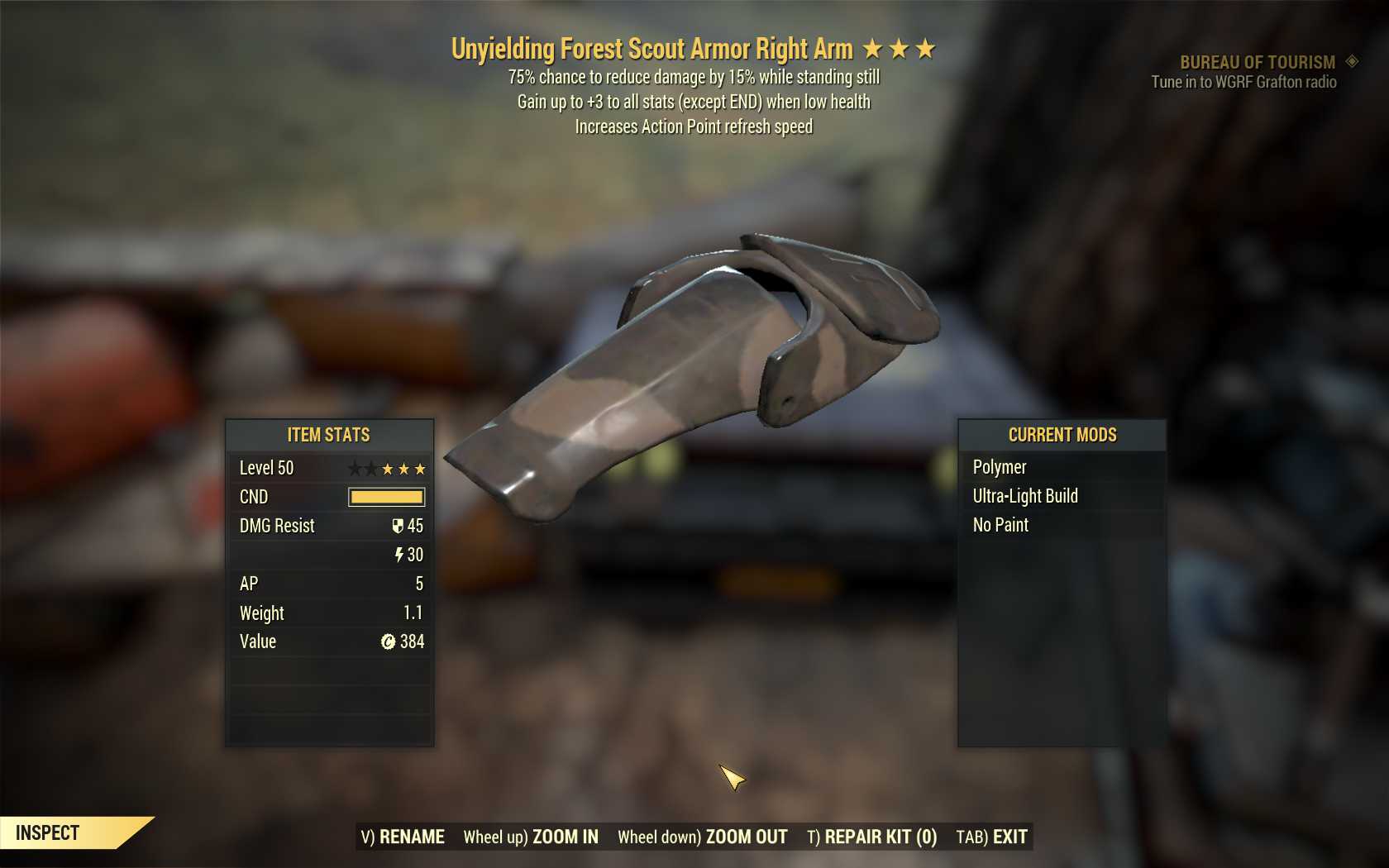Select Zoom Out in the bottom bar
The image size is (1389, 868).
[x=702, y=837]
